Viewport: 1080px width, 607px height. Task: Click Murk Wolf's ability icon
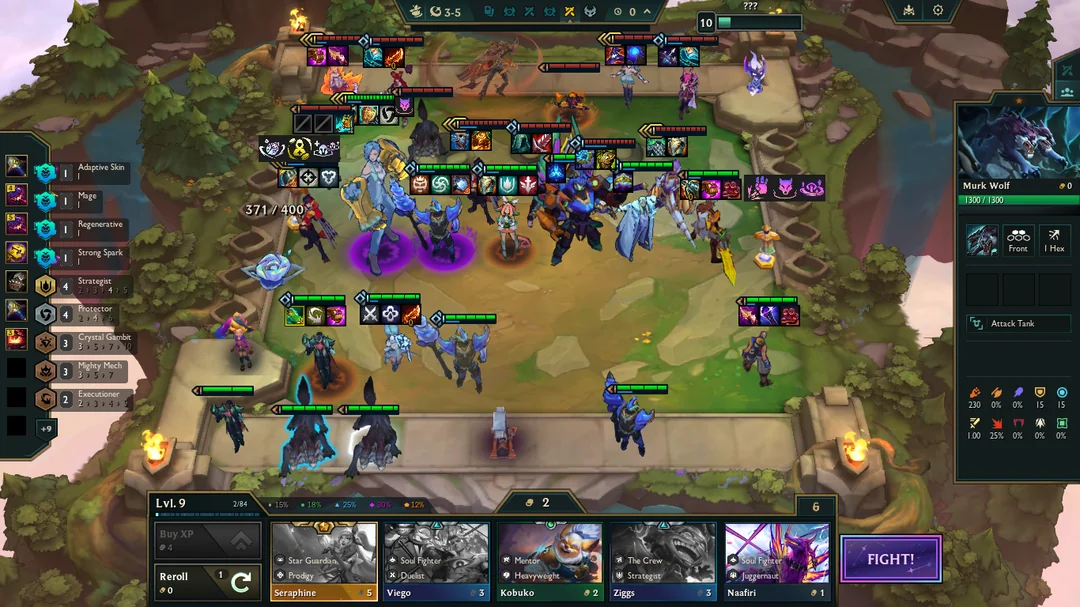click(x=980, y=240)
